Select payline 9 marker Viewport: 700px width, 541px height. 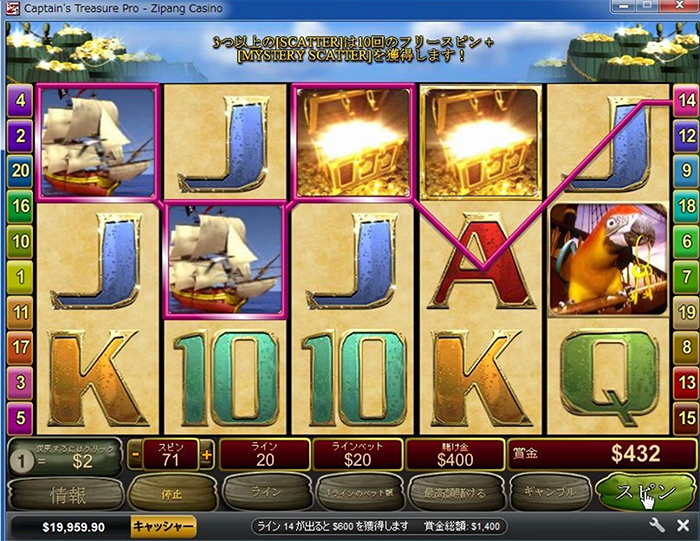685,171
